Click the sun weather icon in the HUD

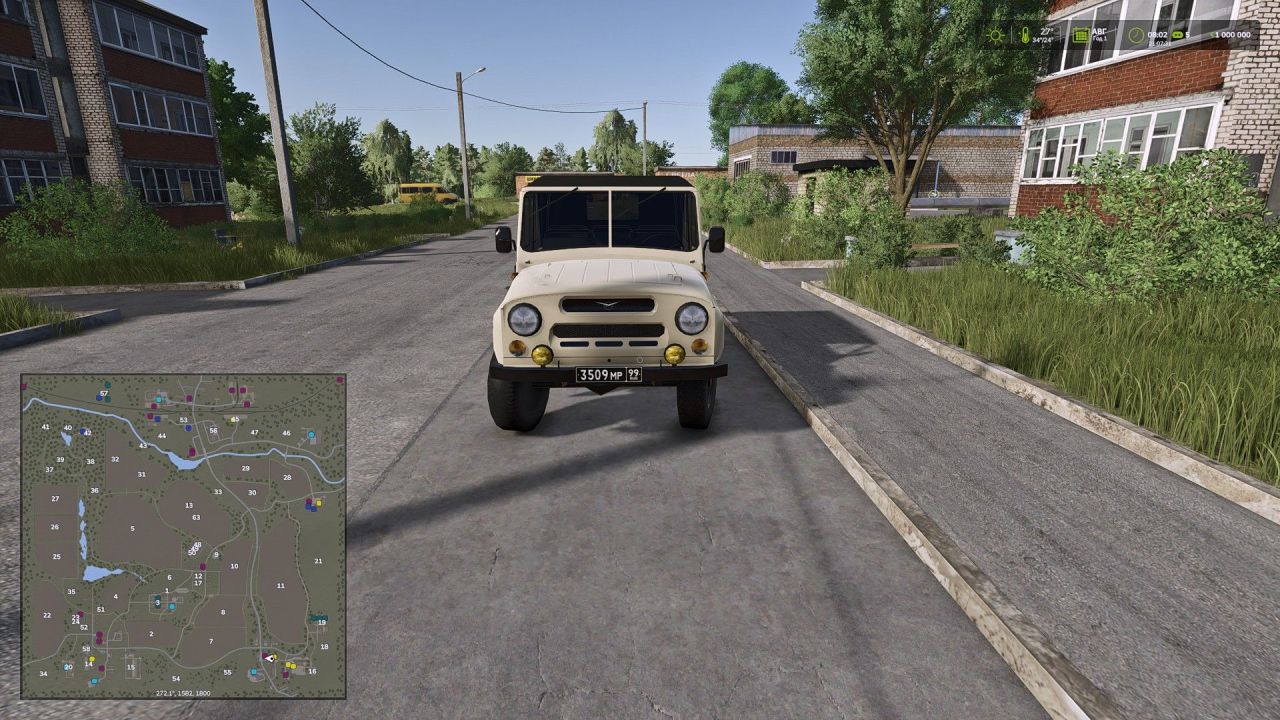[995, 34]
